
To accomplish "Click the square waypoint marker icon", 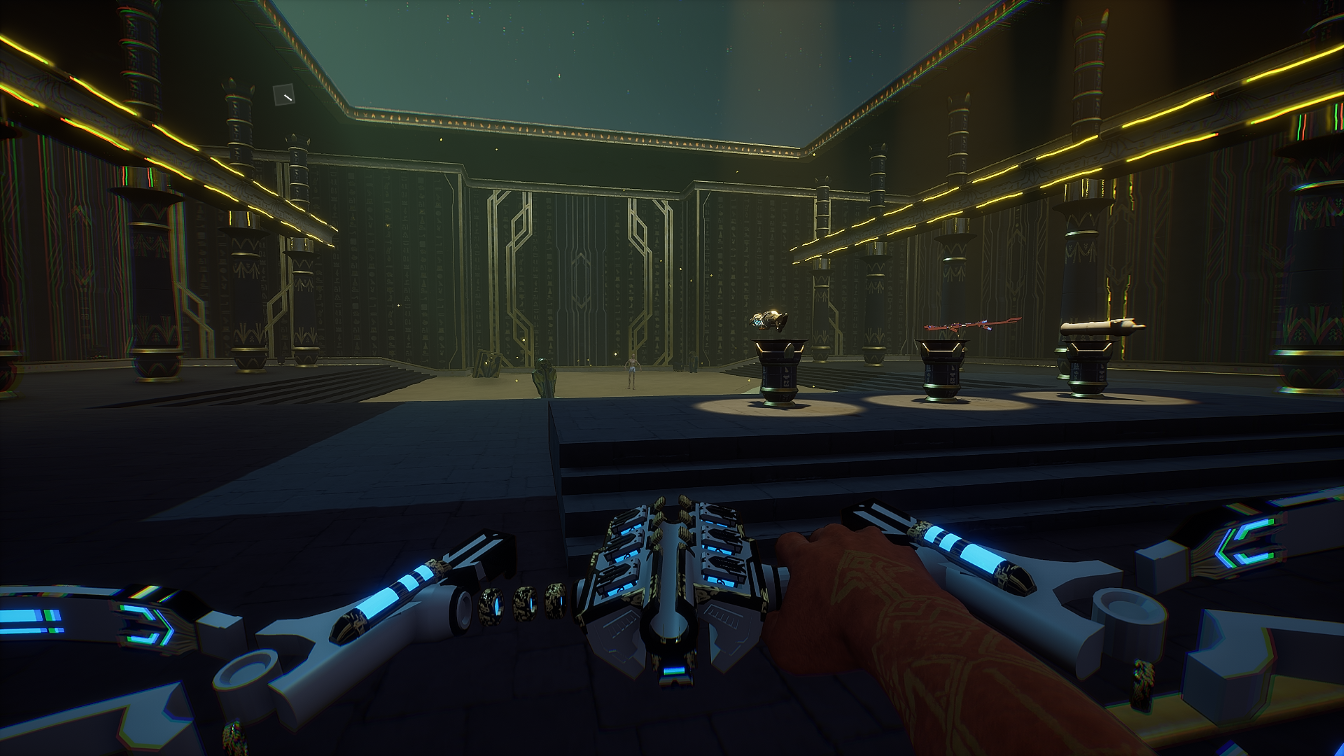I will pyautogui.click(x=284, y=95).
